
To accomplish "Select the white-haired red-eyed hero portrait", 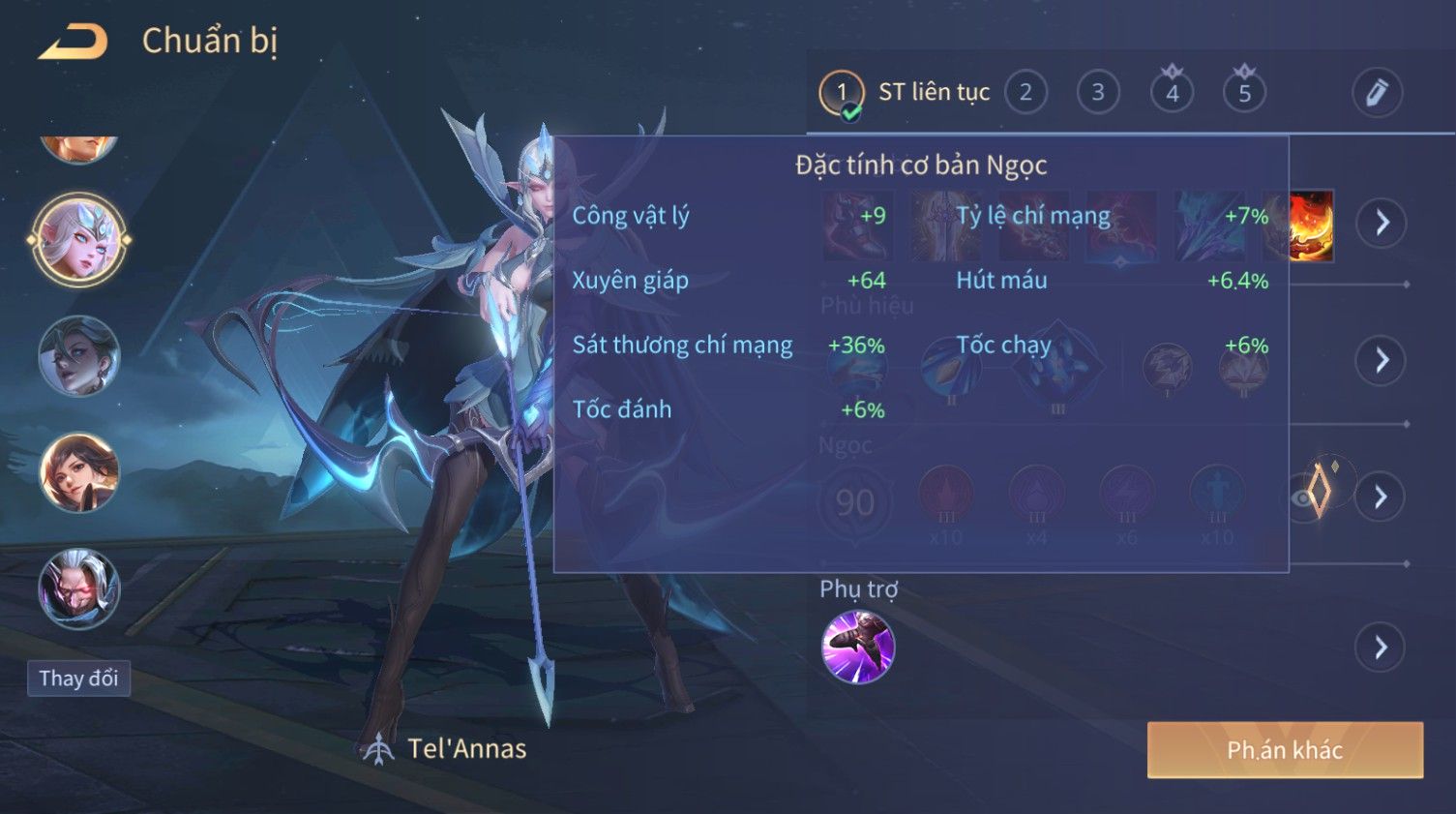I will coord(79,588).
